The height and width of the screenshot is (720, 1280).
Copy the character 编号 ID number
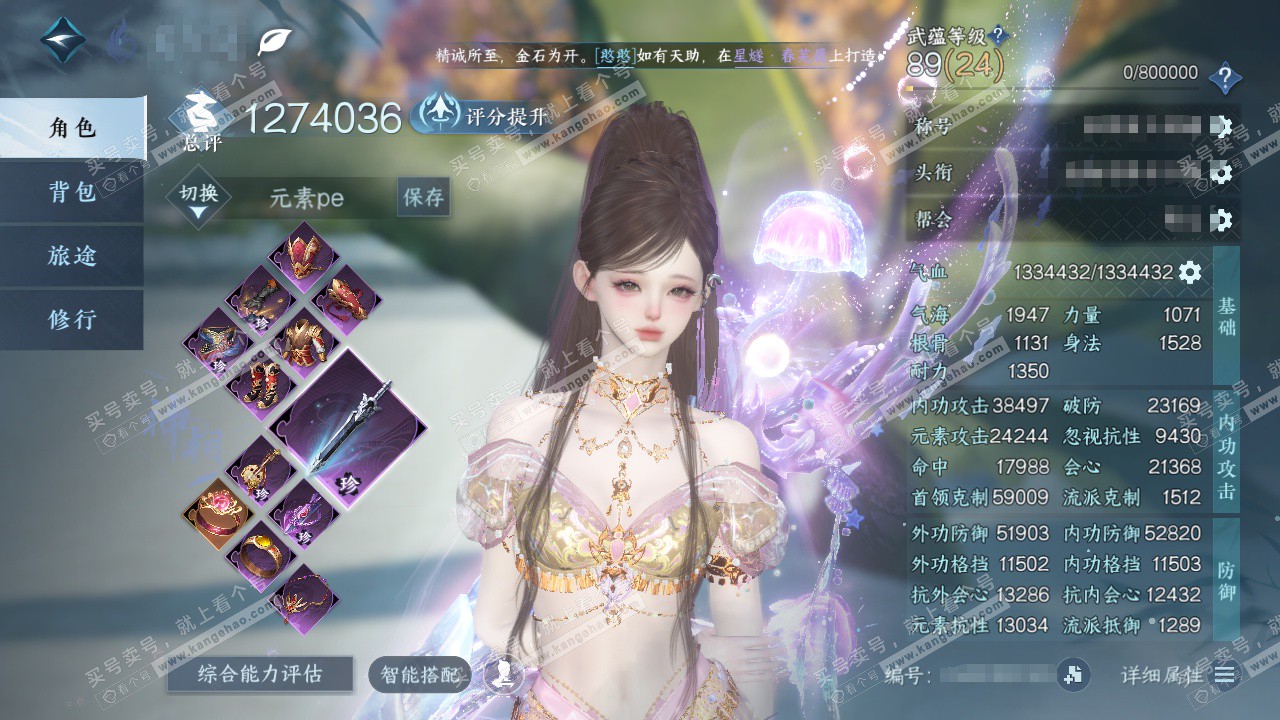tap(1074, 675)
